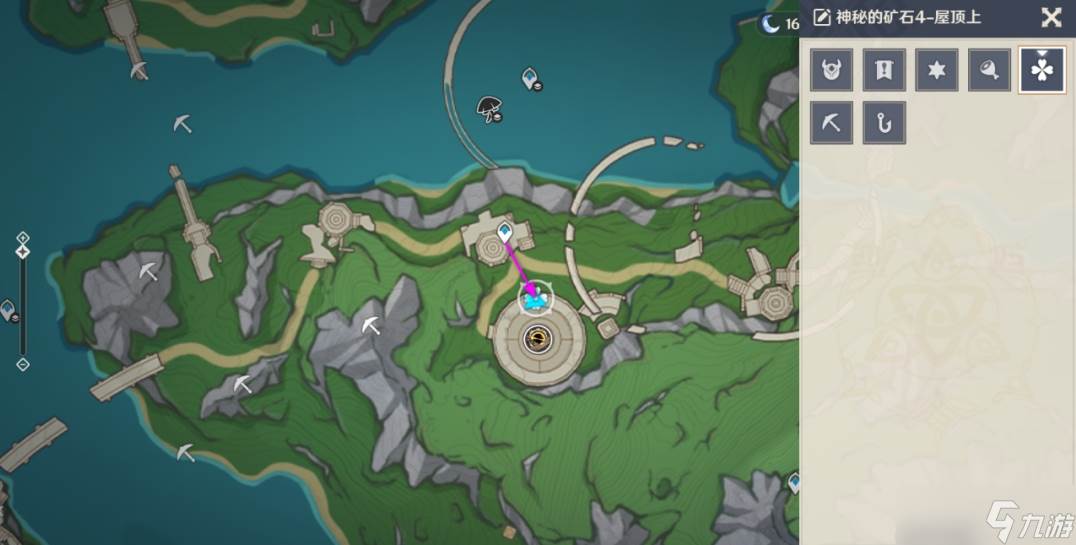The image size is (1076, 545).
Task: Choose the horned monster helmet pin icon
Action: click(832, 70)
